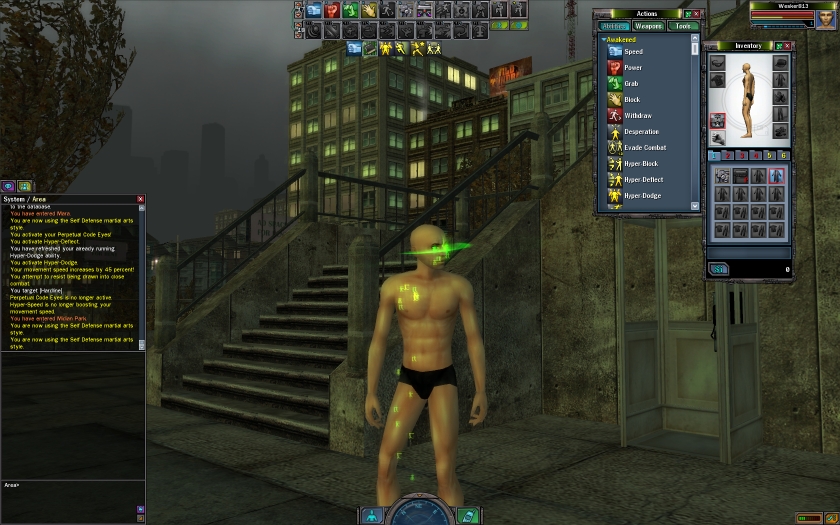The height and width of the screenshot is (525, 840).
Task: Select Hyper-Block in the abilities list
Action: pos(641,163)
